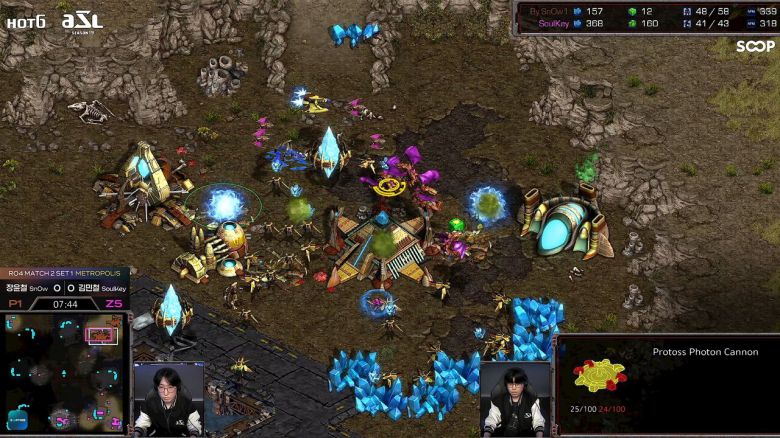Open the SOOP logo watermark
Viewport: 780px width, 438px height.
(x=755, y=46)
